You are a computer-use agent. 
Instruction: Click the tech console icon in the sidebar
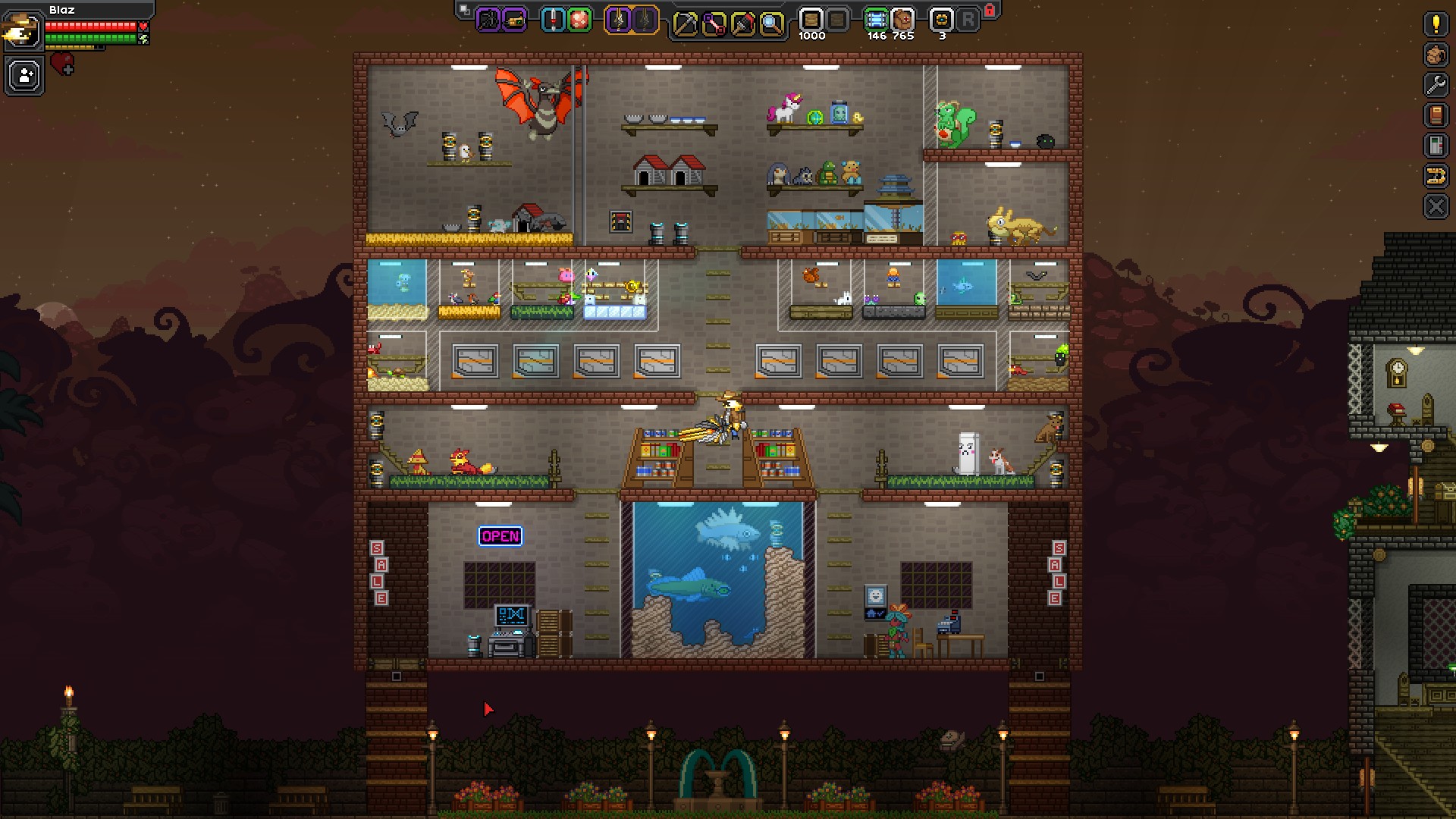click(x=1436, y=143)
